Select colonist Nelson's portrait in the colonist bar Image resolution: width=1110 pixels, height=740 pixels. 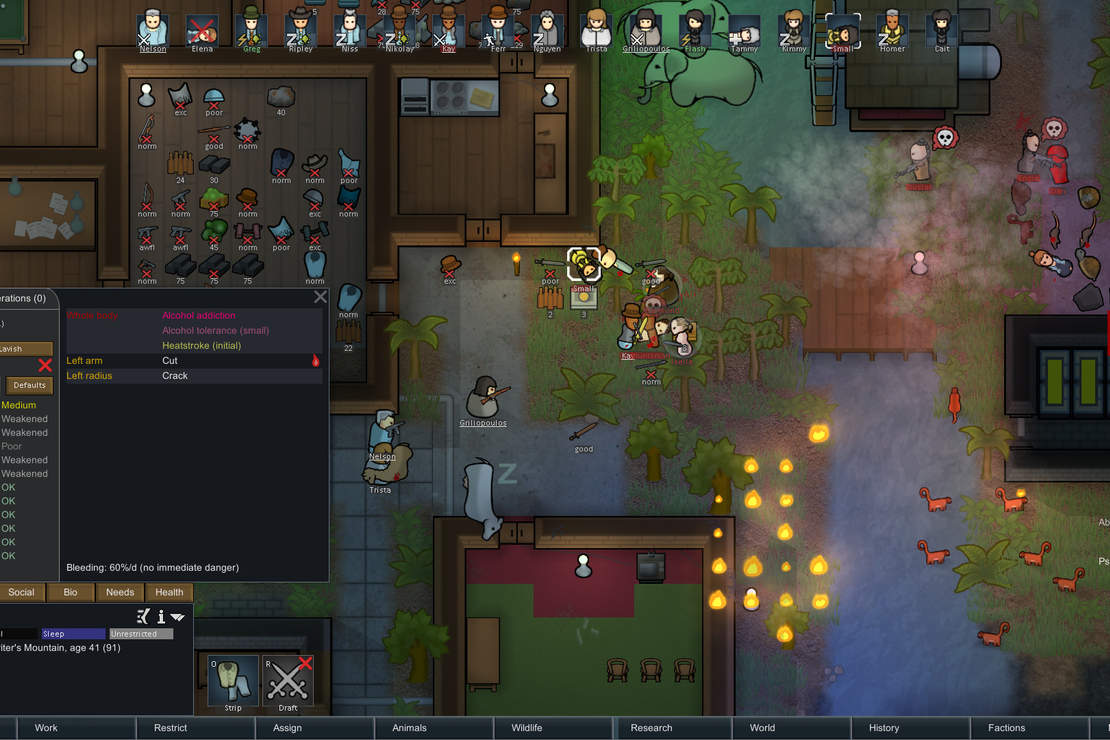click(153, 27)
